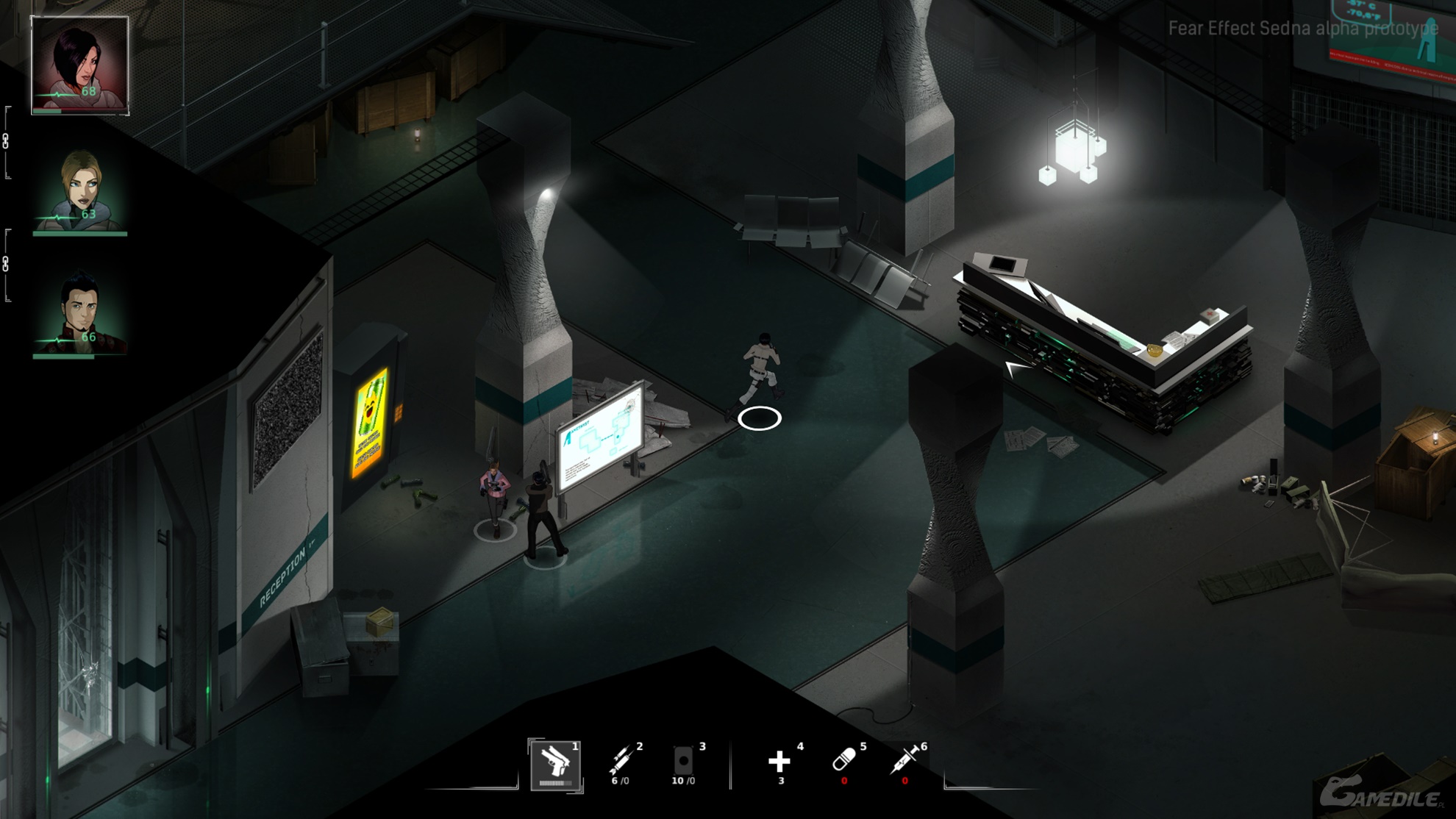Select the pill capsule item
The image size is (1456, 819).
click(x=843, y=761)
